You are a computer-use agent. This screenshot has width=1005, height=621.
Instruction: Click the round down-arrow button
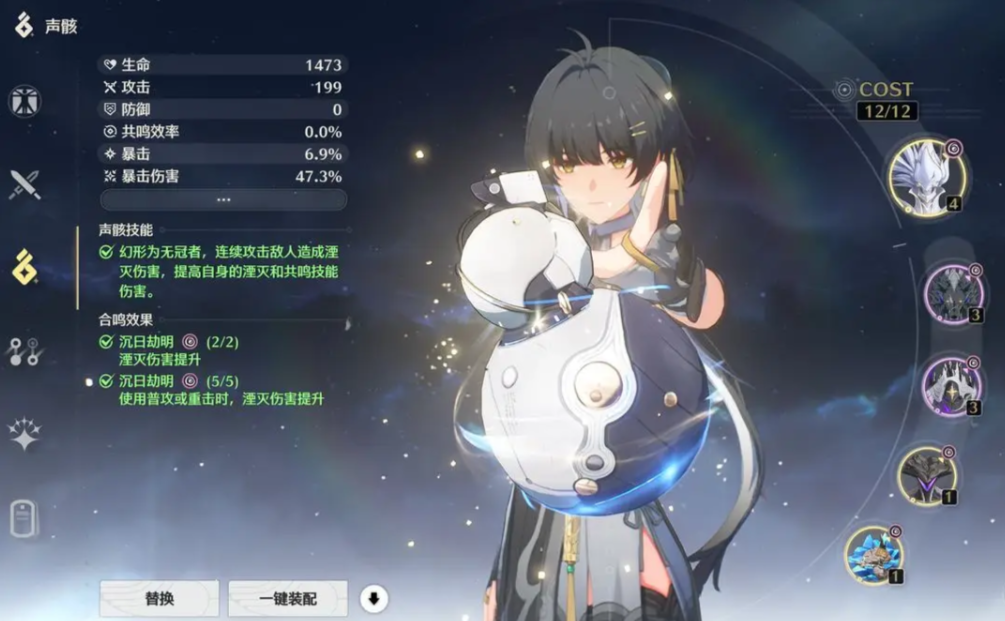(x=374, y=599)
